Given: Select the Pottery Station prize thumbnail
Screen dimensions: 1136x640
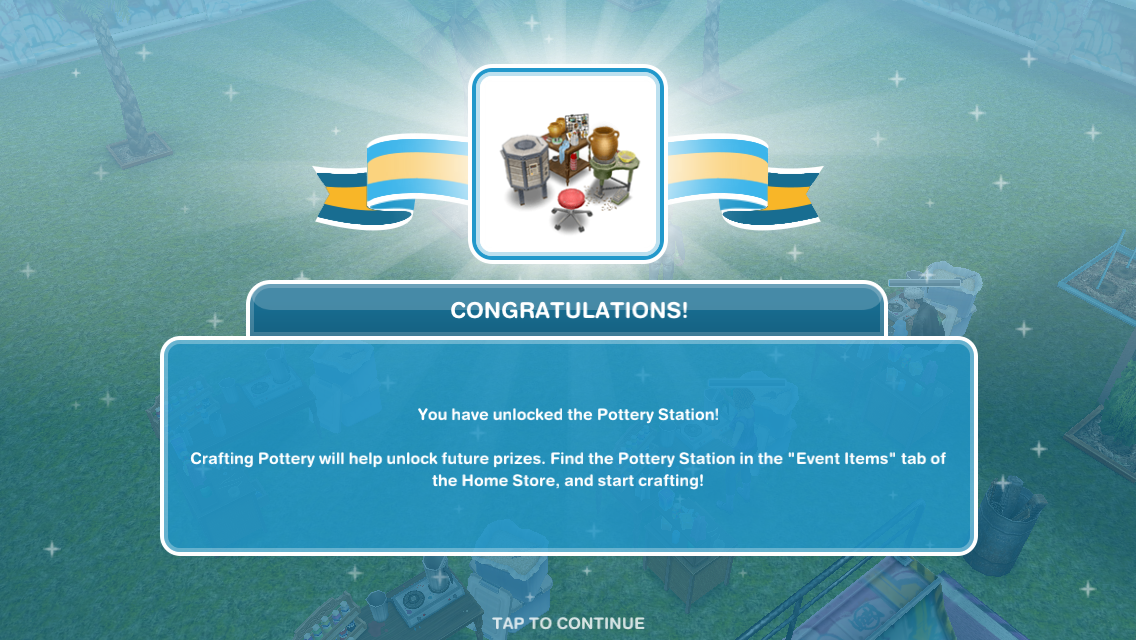Looking at the screenshot, I should point(568,164).
